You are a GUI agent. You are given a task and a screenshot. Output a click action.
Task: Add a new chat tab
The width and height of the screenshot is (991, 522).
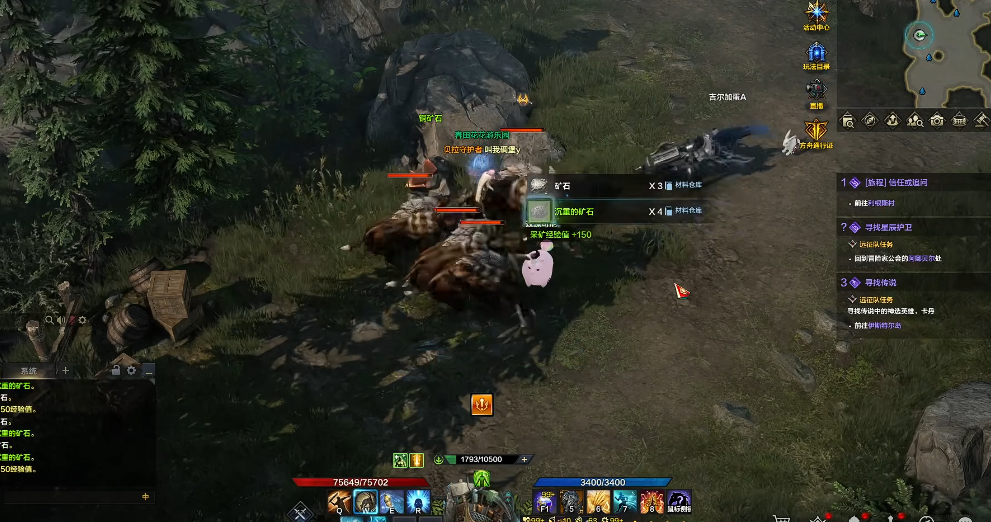(66, 370)
